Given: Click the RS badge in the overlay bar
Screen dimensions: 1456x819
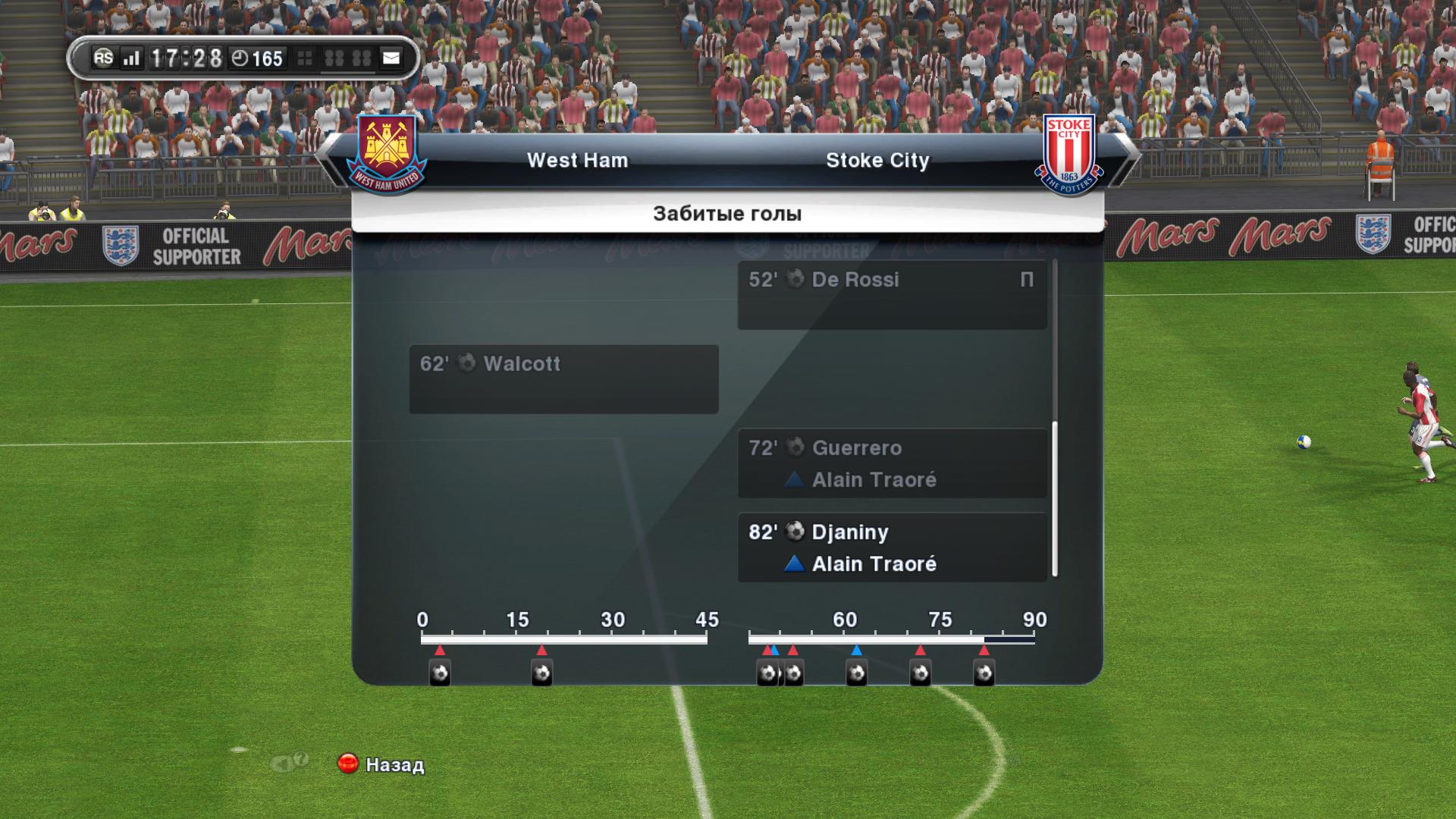Looking at the screenshot, I should click(103, 58).
